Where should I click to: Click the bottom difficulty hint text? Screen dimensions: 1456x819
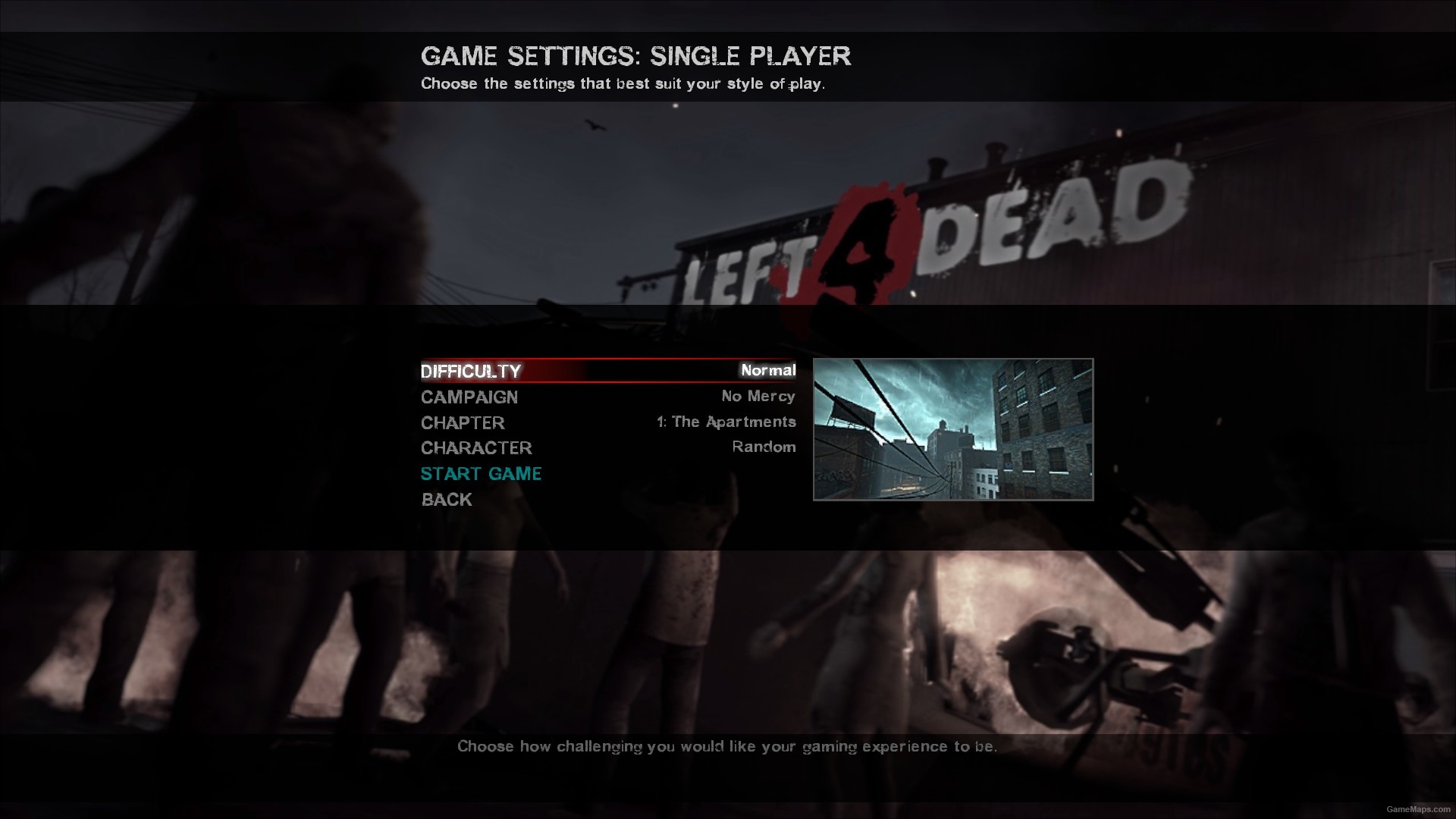(x=727, y=746)
